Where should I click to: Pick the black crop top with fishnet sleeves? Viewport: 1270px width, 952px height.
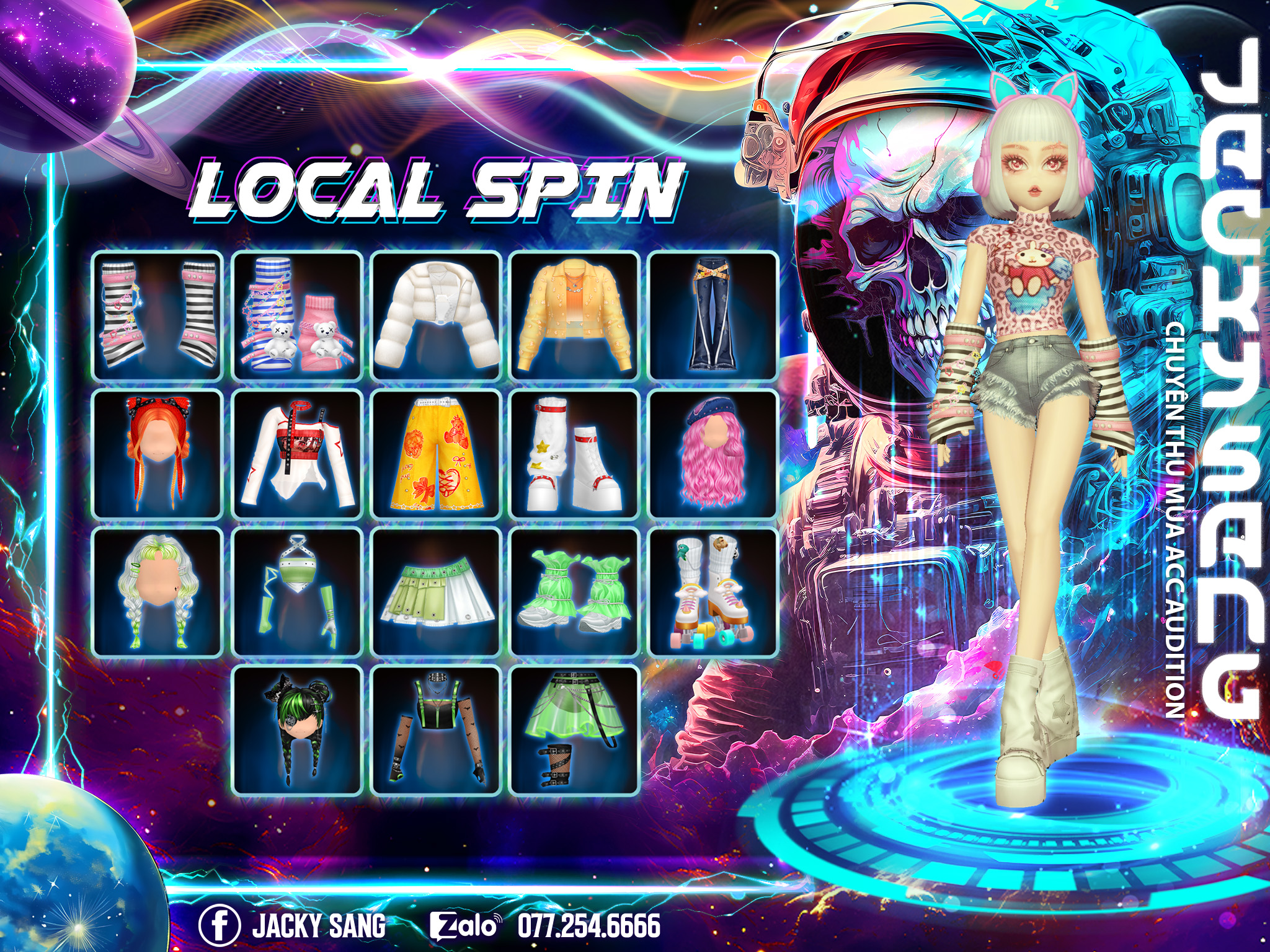(x=436, y=731)
